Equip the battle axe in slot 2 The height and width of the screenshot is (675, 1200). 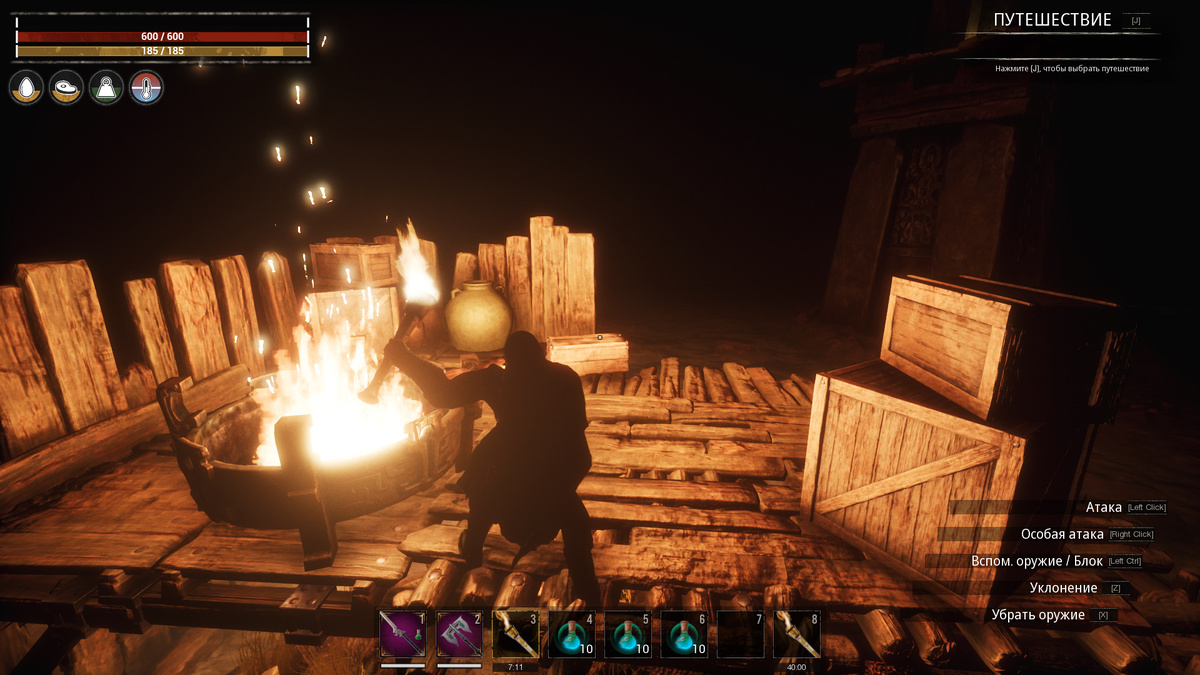tap(459, 635)
